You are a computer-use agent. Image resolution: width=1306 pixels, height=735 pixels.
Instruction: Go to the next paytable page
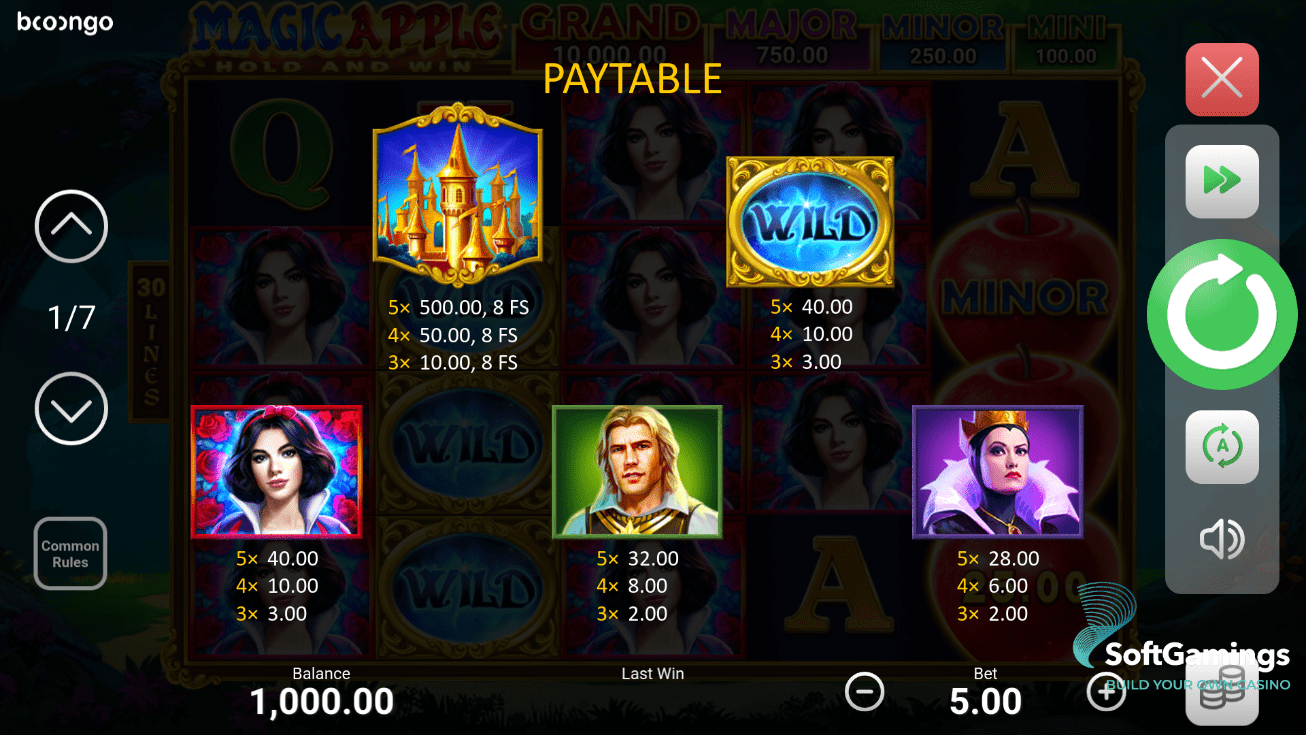point(70,409)
